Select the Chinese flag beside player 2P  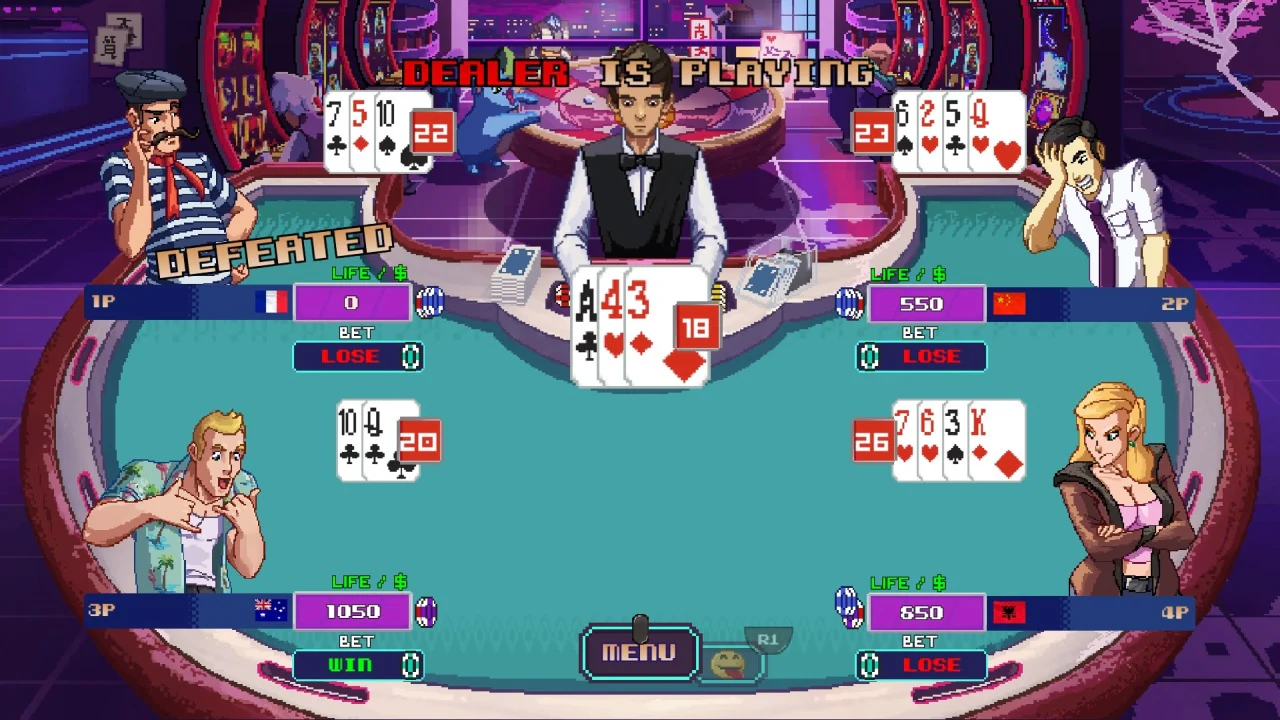pyautogui.click(x=1009, y=303)
